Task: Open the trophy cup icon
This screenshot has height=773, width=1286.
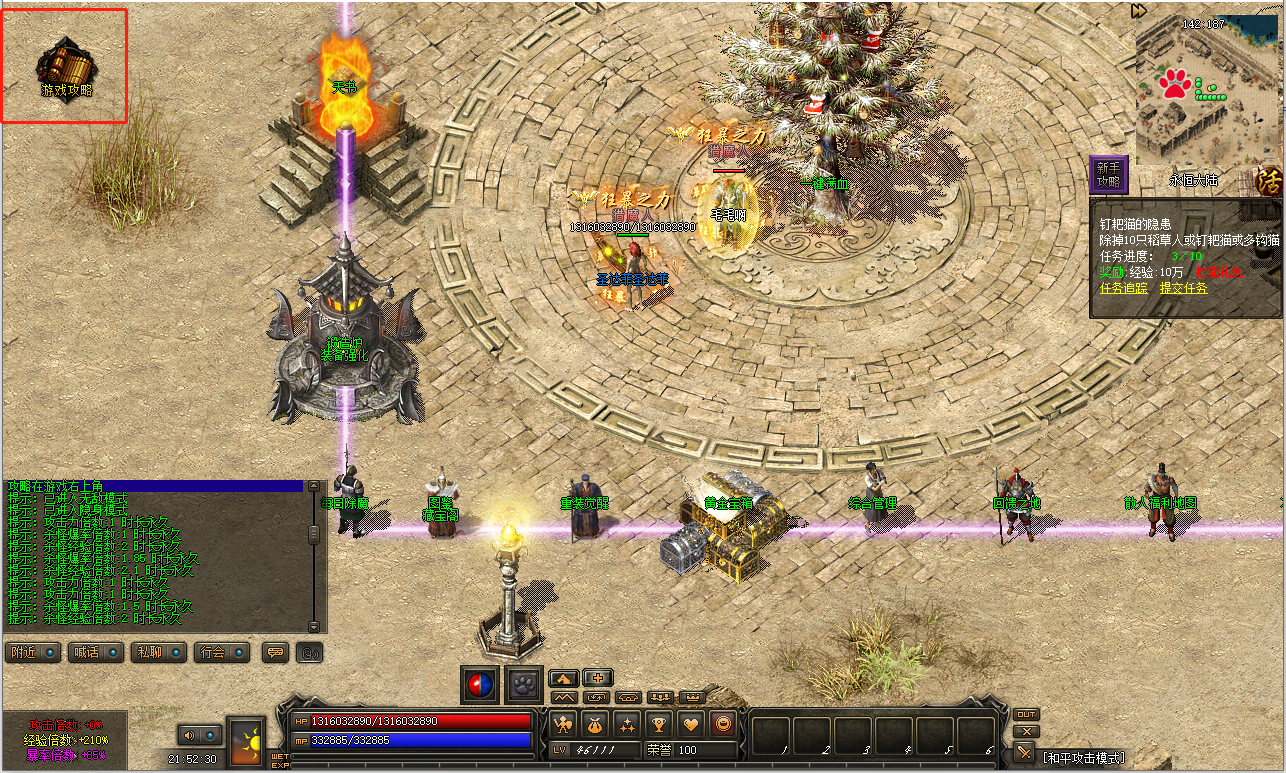Action: (x=659, y=723)
